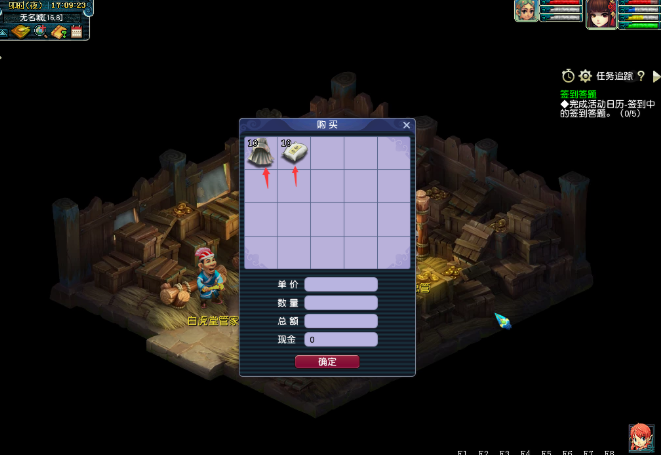Image resolution: width=661 pixels, height=455 pixels.
Task: Click the 数量 quantity input field
Action: point(341,303)
